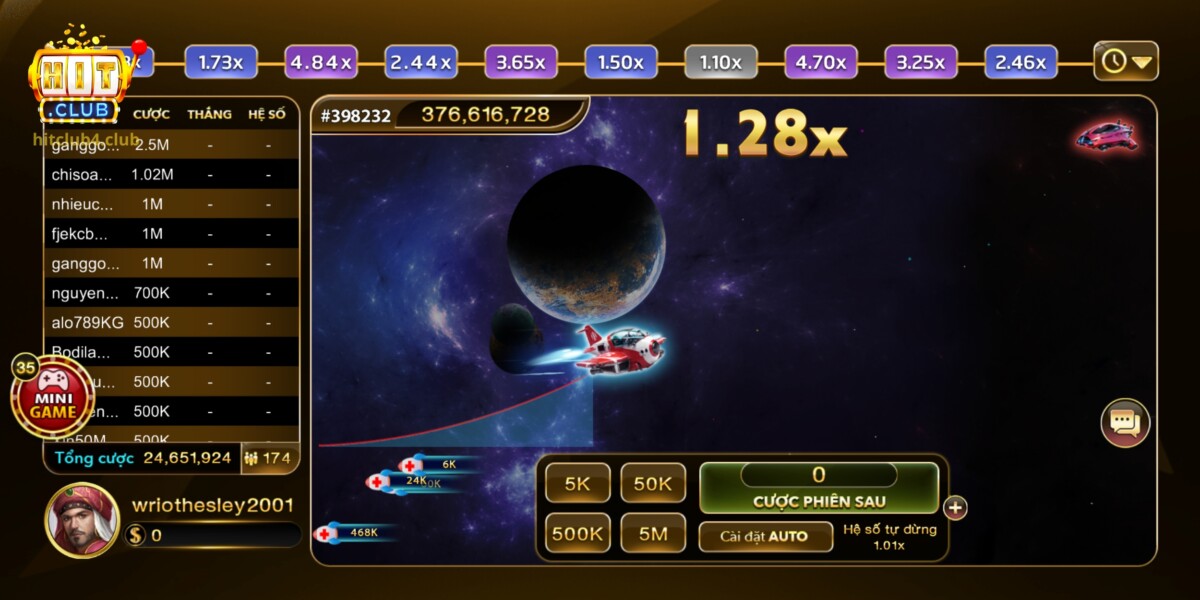Open the Cài đặt AUTO settings

pyautogui.click(x=766, y=536)
